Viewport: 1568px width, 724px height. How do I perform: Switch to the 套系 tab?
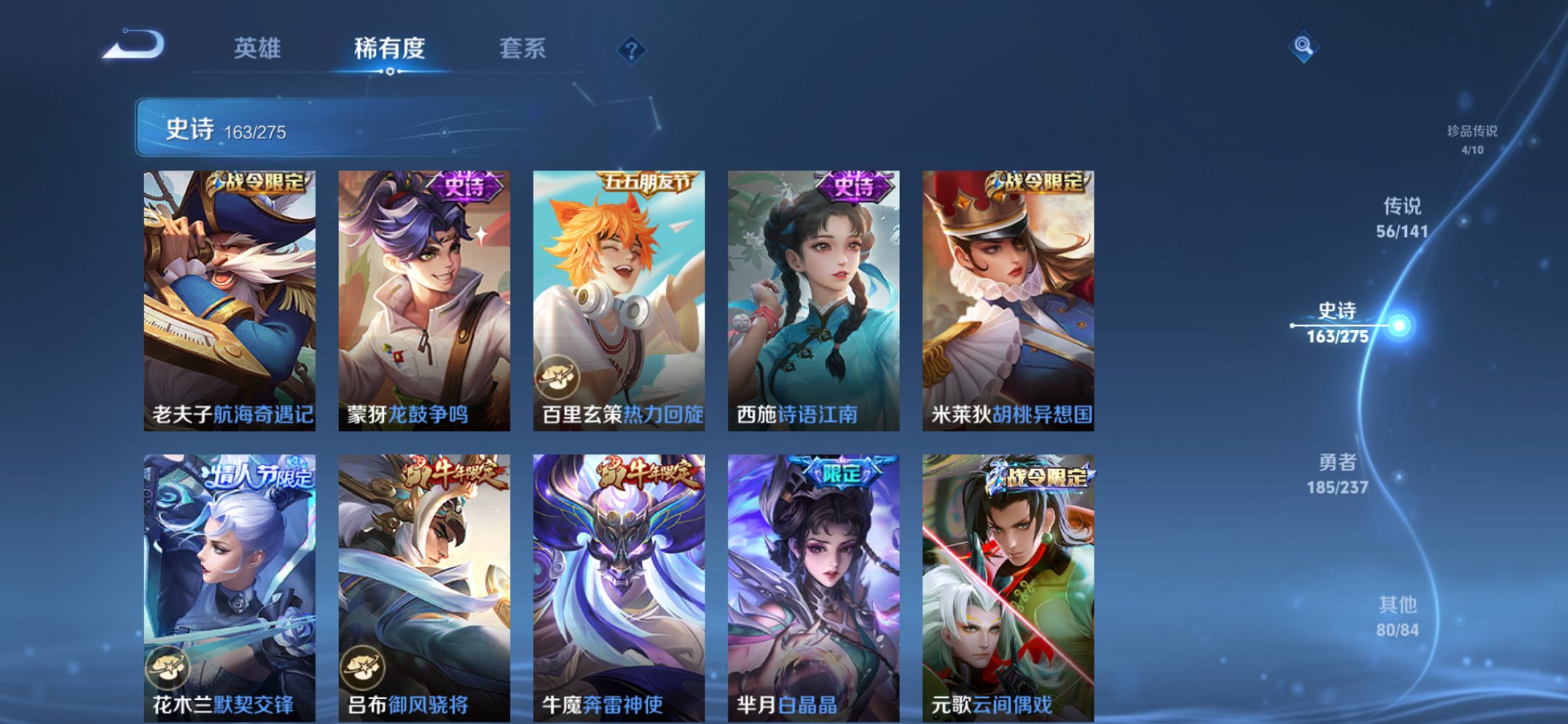click(x=522, y=50)
